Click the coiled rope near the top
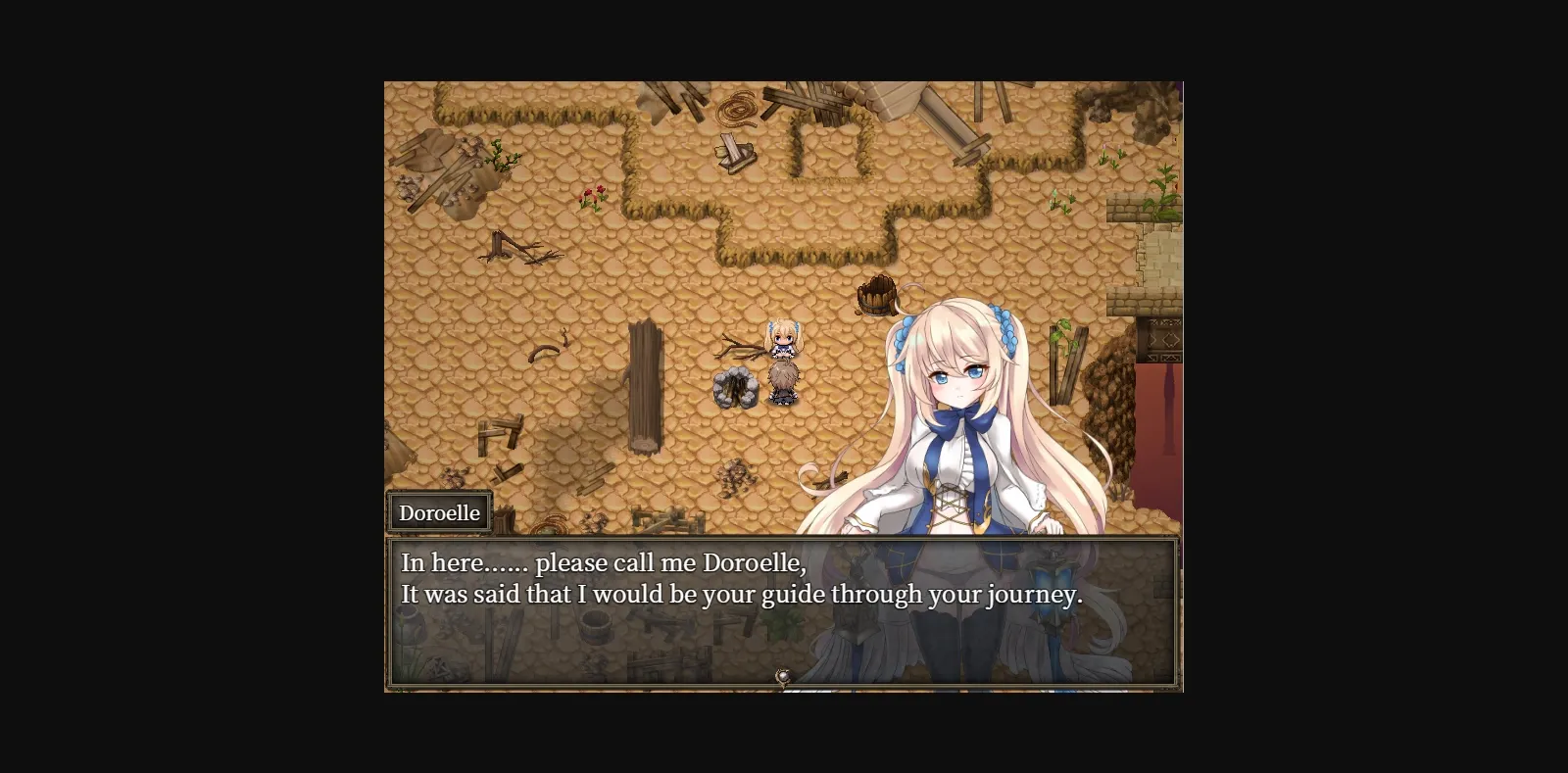Viewport: 1568px width, 773px height. pos(738,108)
